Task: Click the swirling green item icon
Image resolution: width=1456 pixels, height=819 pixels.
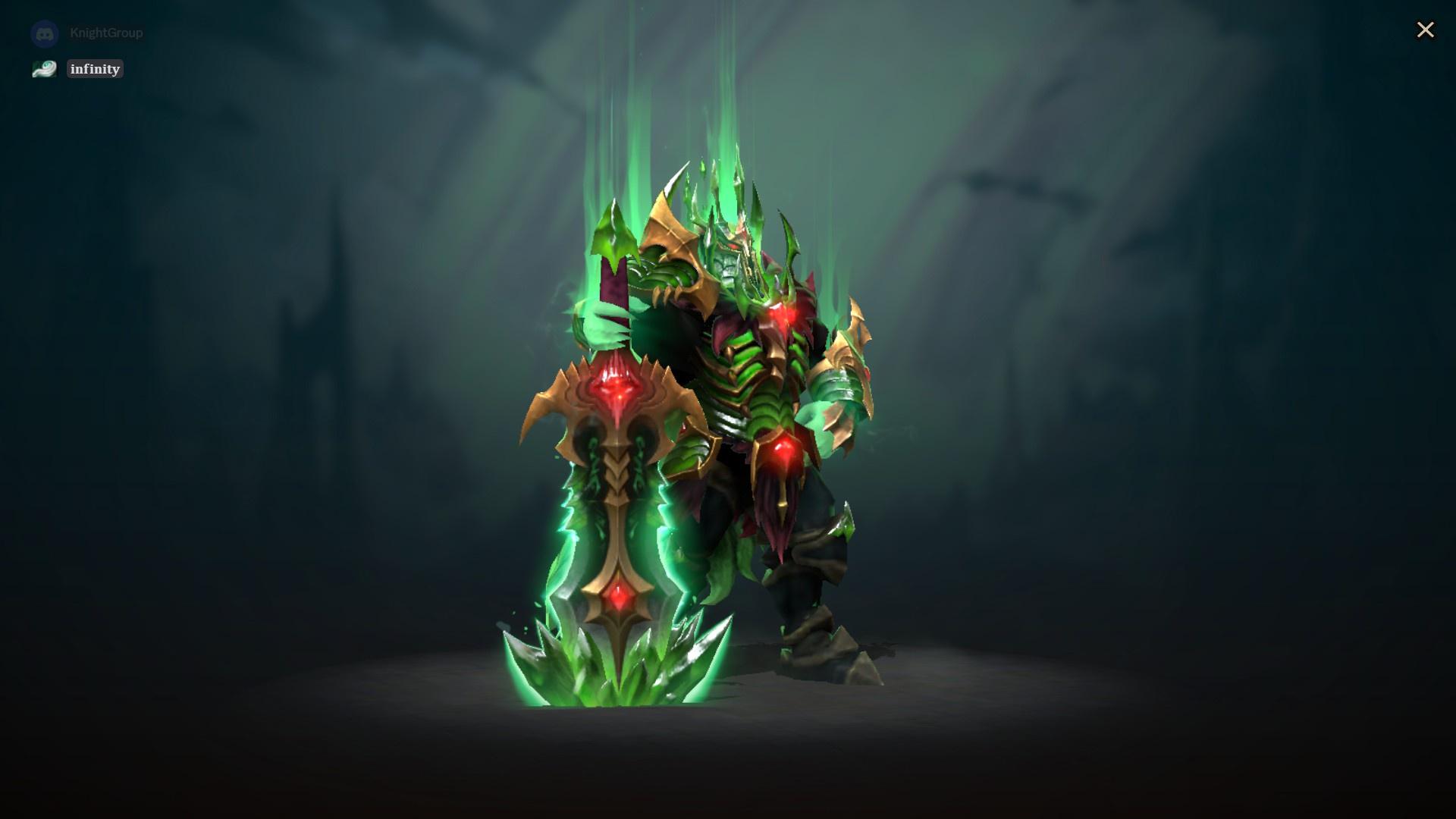Action: (x=44, y=69)
